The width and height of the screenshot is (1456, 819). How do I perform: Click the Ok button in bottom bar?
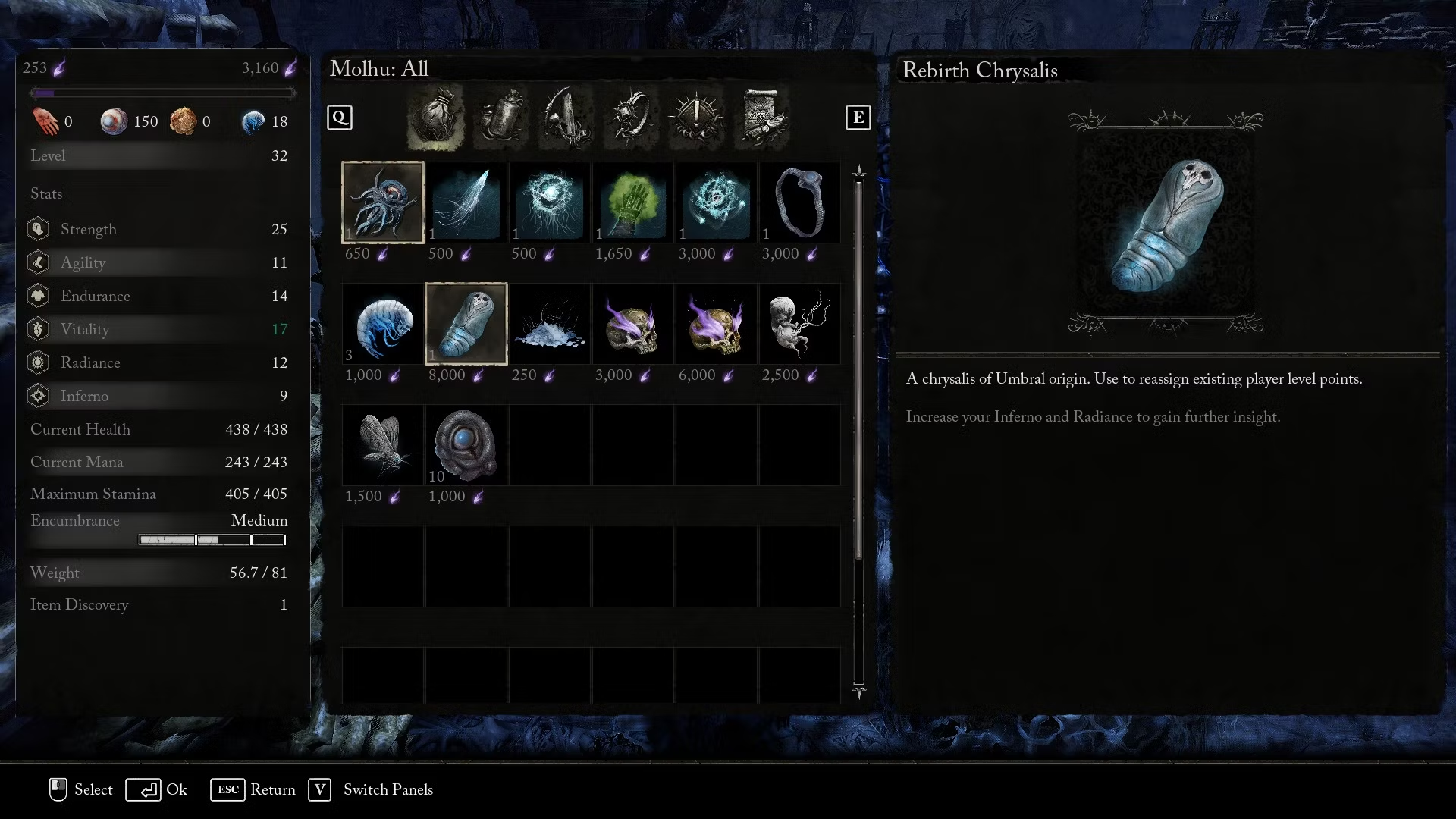click(158, 789)
